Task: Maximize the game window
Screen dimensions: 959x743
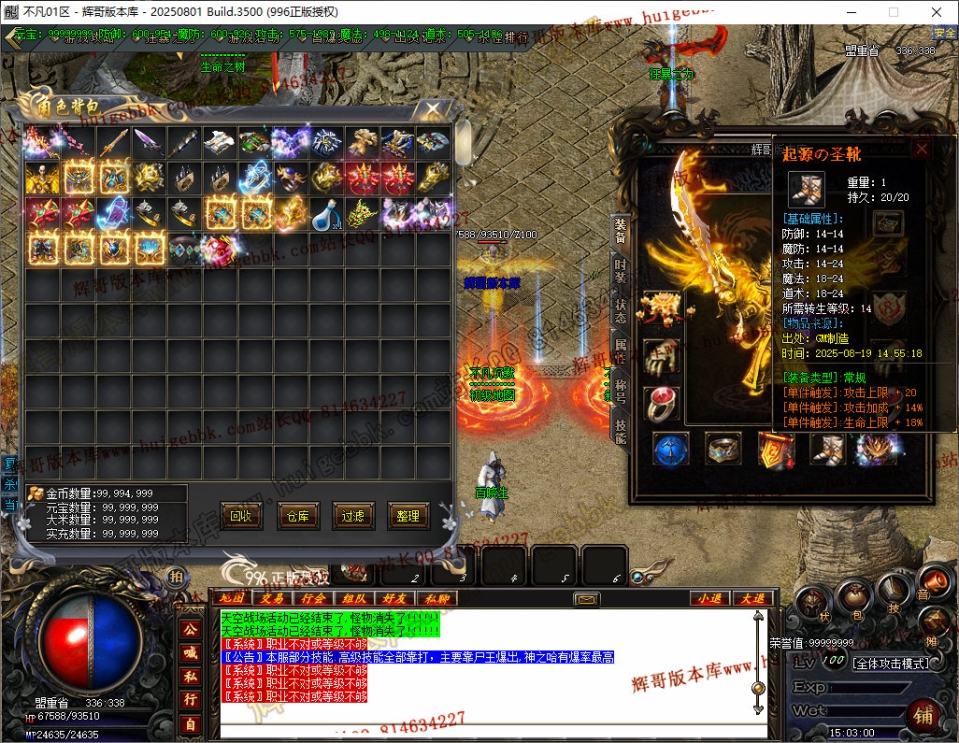Action: pos(893,12)
